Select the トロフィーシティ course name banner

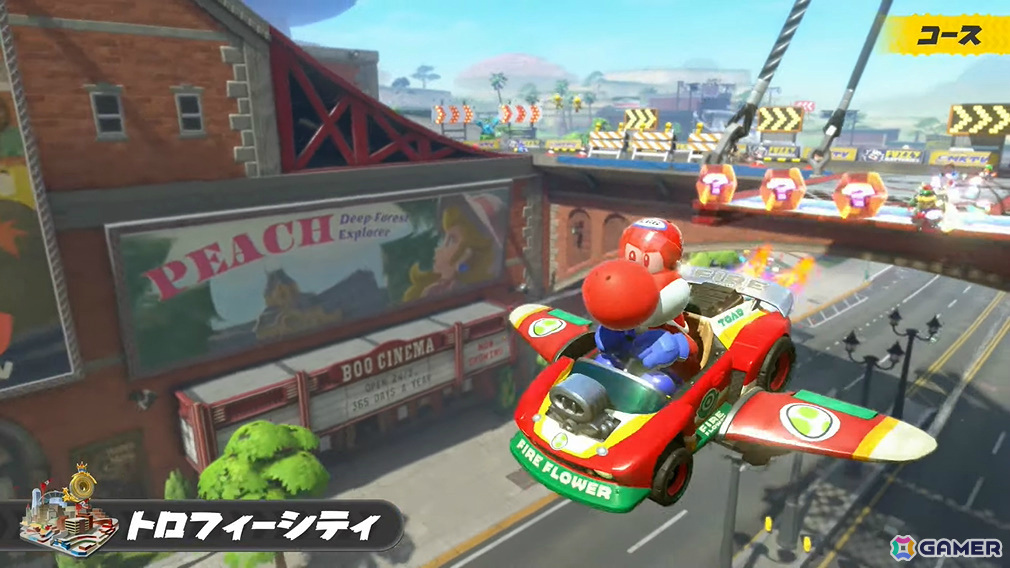pos(255,525)
